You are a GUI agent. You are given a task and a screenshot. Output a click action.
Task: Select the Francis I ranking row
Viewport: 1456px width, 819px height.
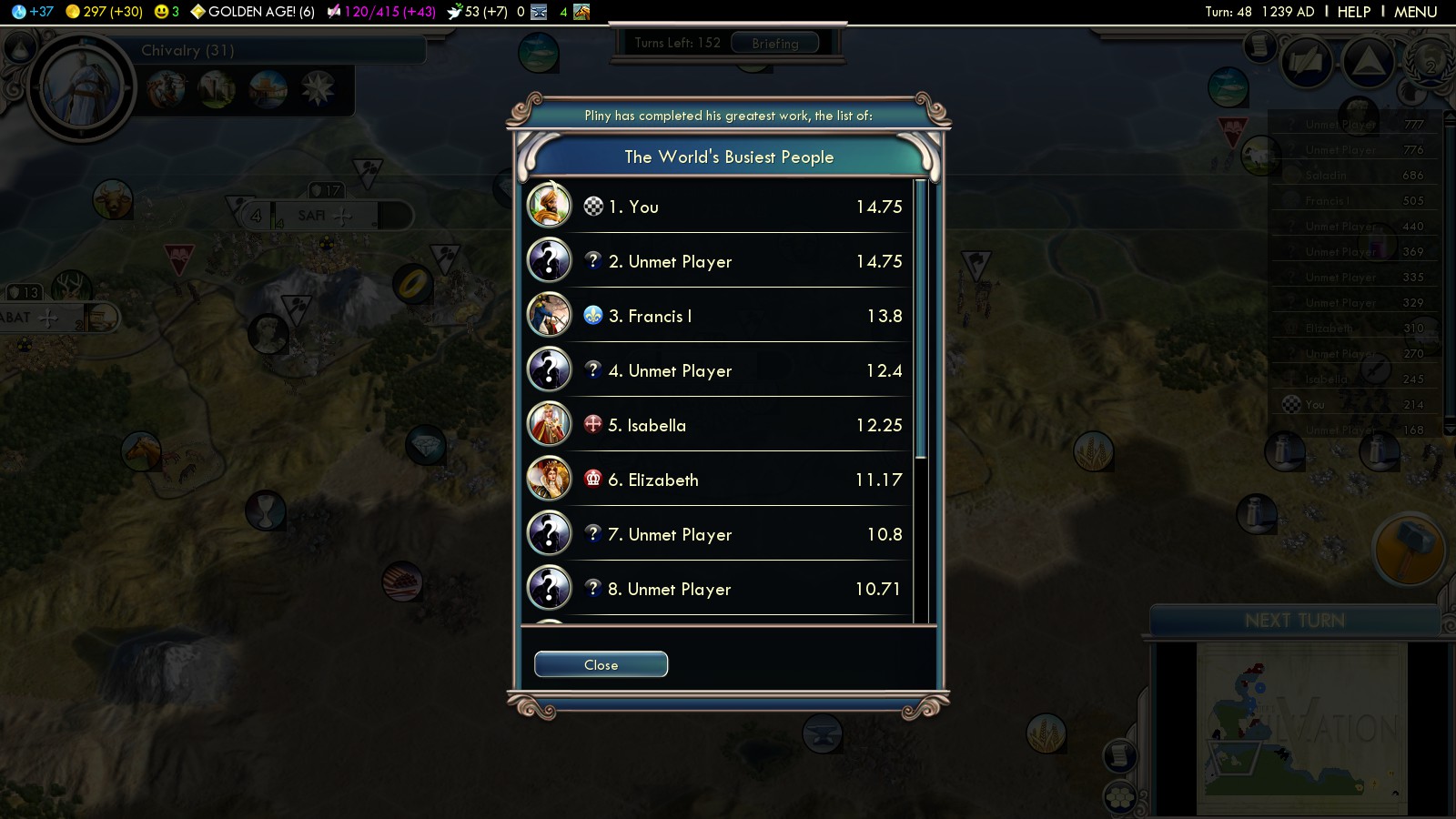719,316
